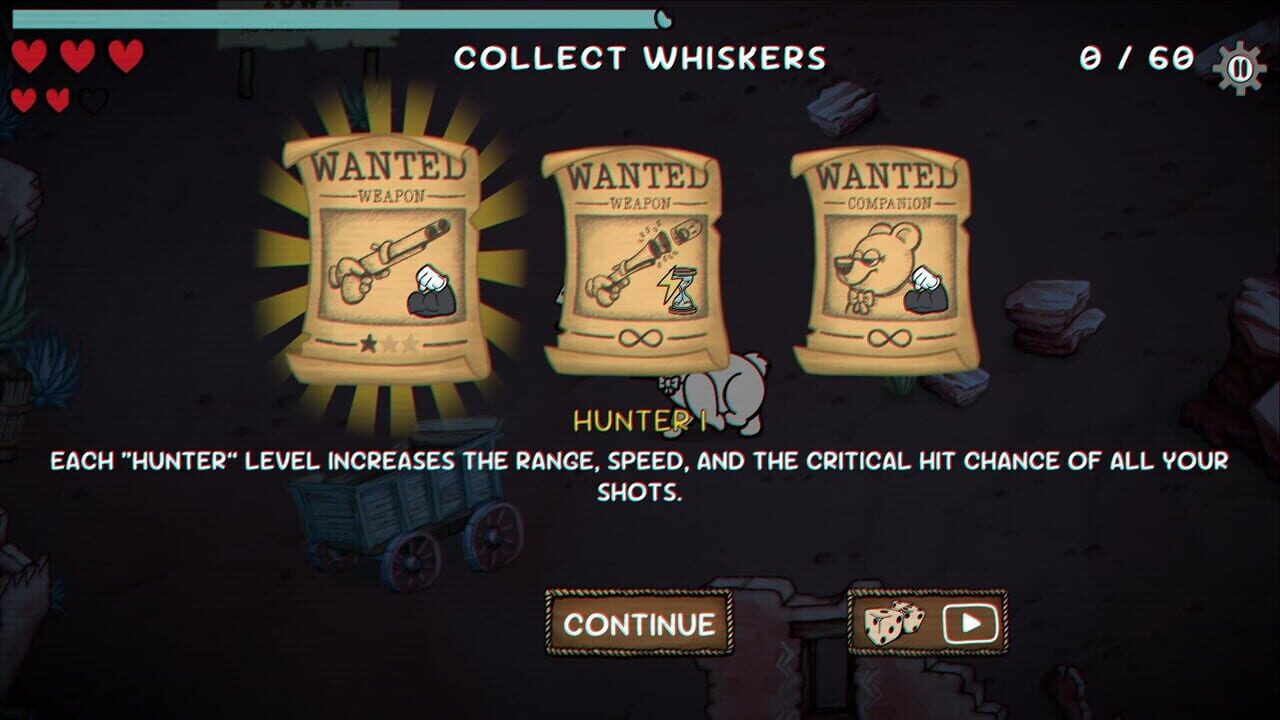
Task: Click the empty heart outline icon
Action: click(93, 100)
